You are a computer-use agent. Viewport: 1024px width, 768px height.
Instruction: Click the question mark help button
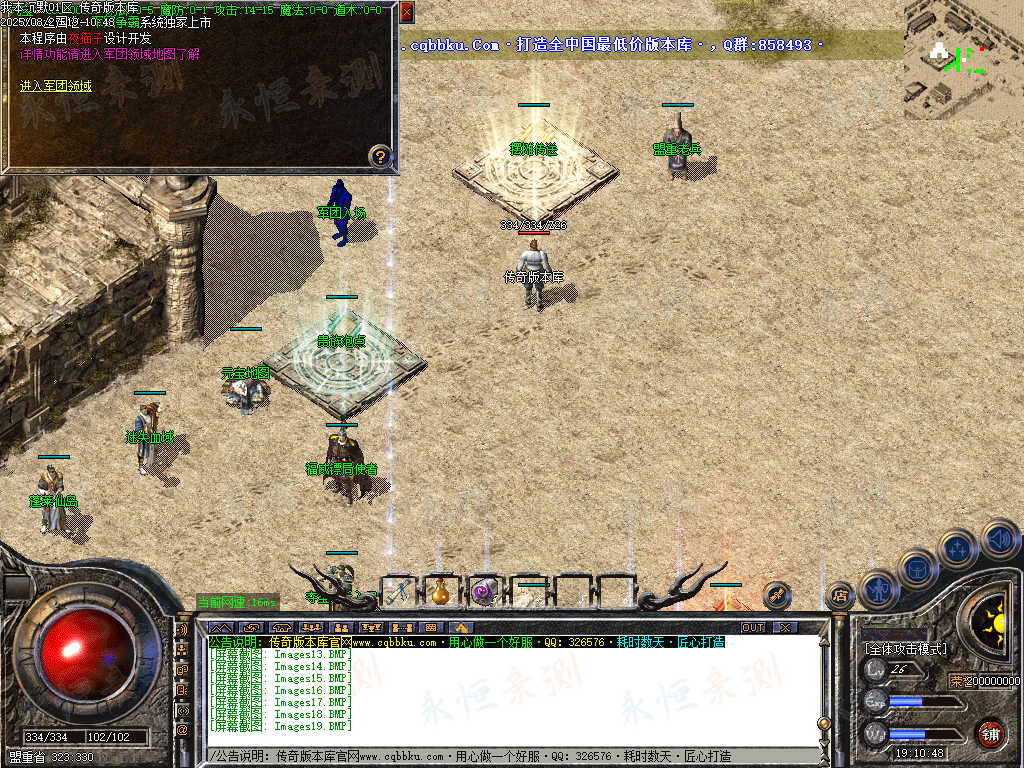point(380,155)
